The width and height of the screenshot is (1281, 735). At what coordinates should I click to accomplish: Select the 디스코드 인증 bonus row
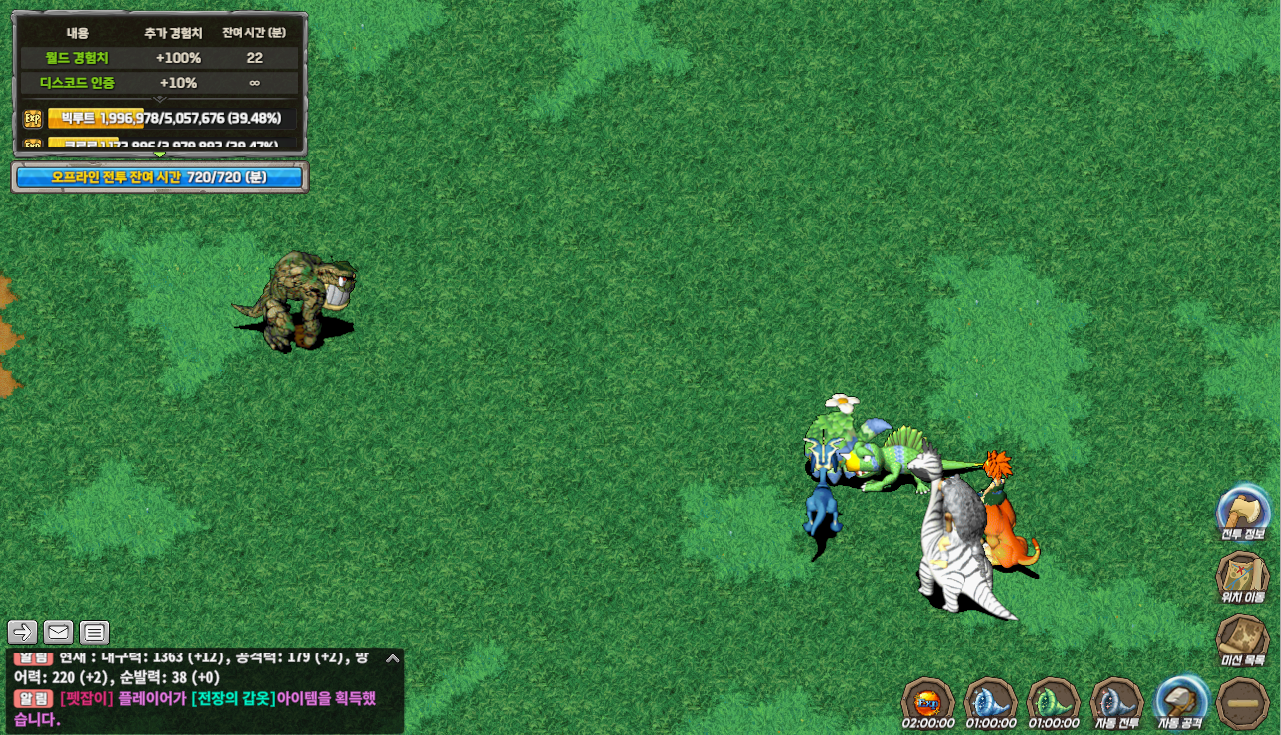[x=160, y=83]
